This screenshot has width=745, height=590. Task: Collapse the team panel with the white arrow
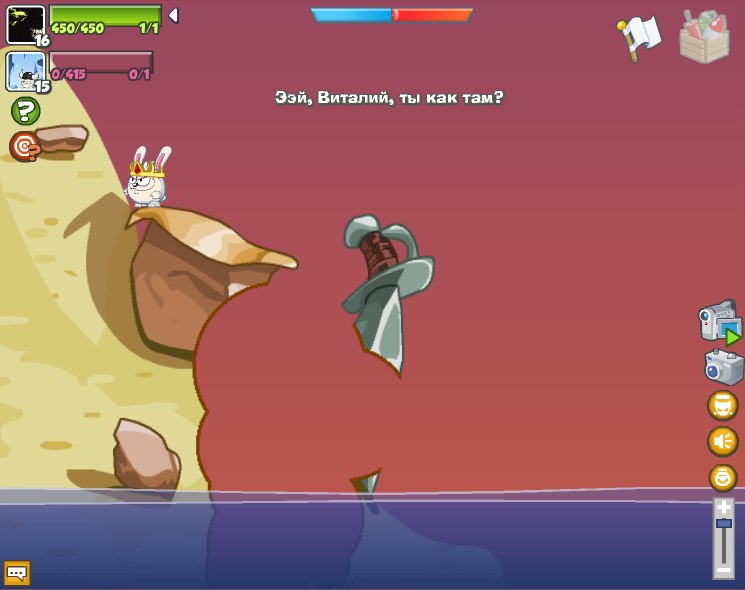click(173, 15)
